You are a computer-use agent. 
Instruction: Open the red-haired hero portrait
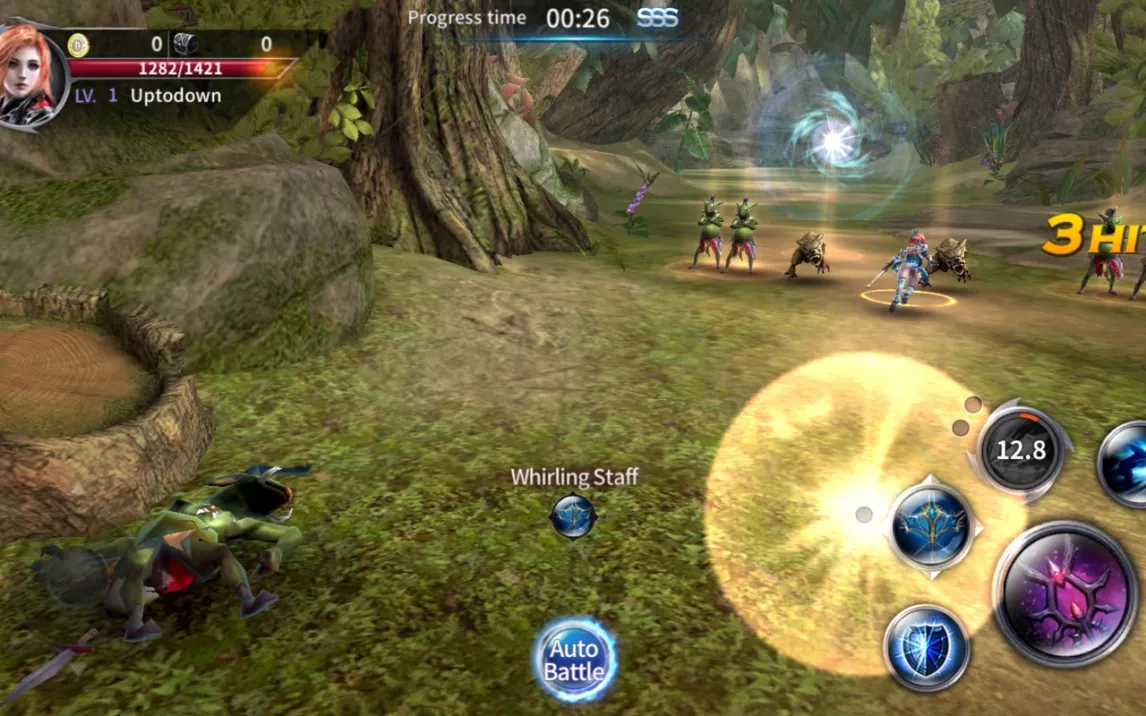tap(30, 75)
